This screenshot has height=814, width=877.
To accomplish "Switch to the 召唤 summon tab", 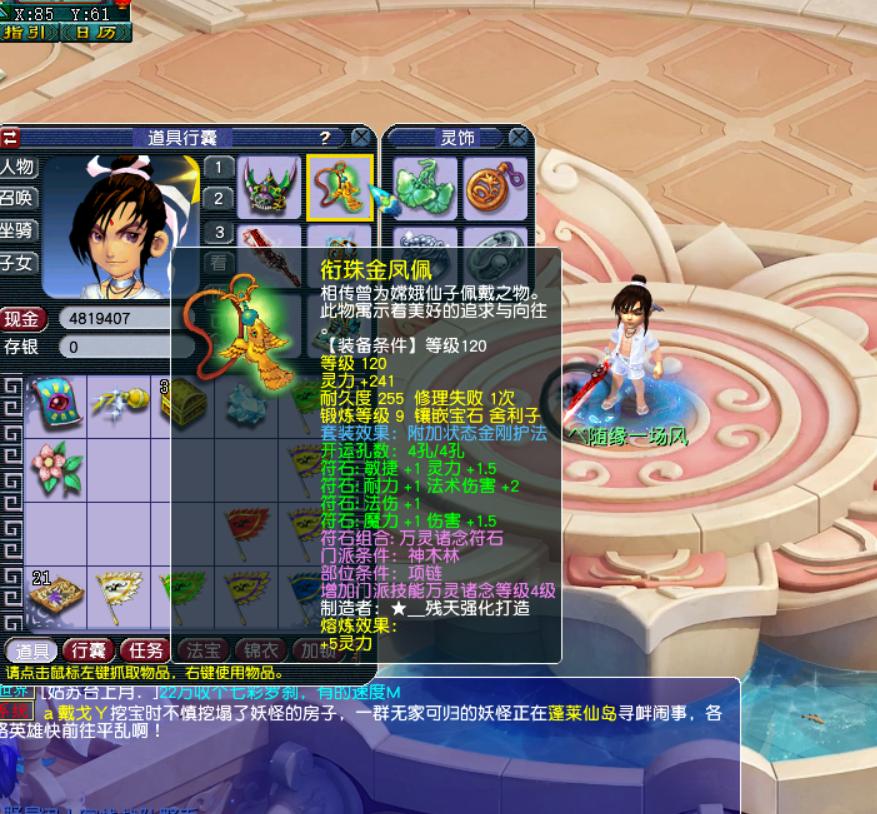I will pos(17,198).
